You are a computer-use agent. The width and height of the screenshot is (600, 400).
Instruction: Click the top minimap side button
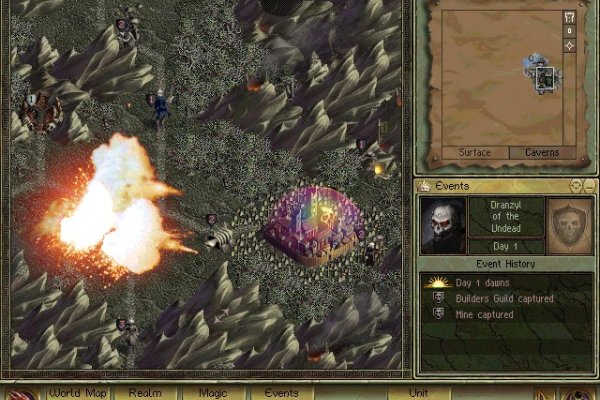pos(569,17)
